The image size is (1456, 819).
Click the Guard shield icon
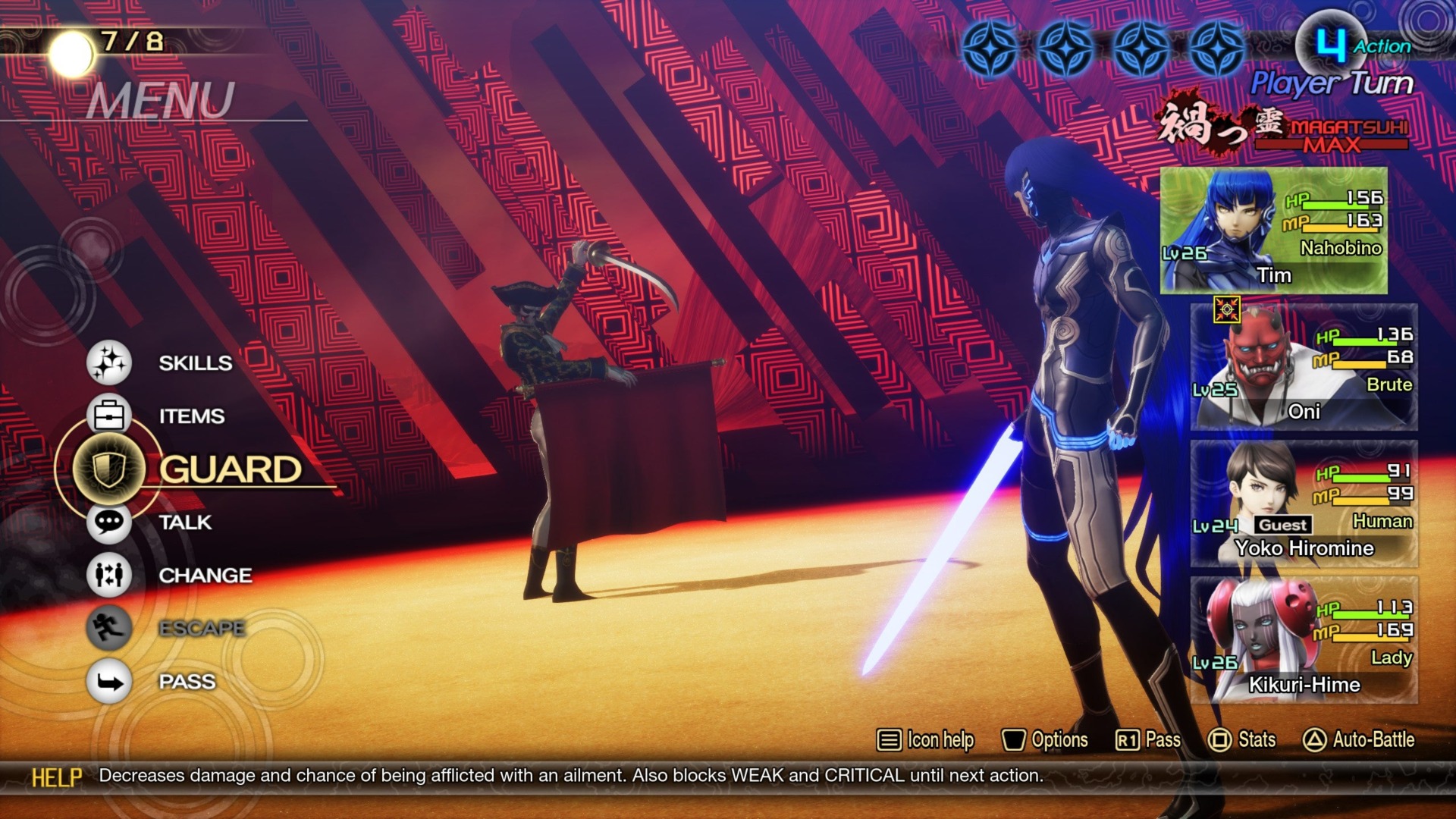[111, 468]
